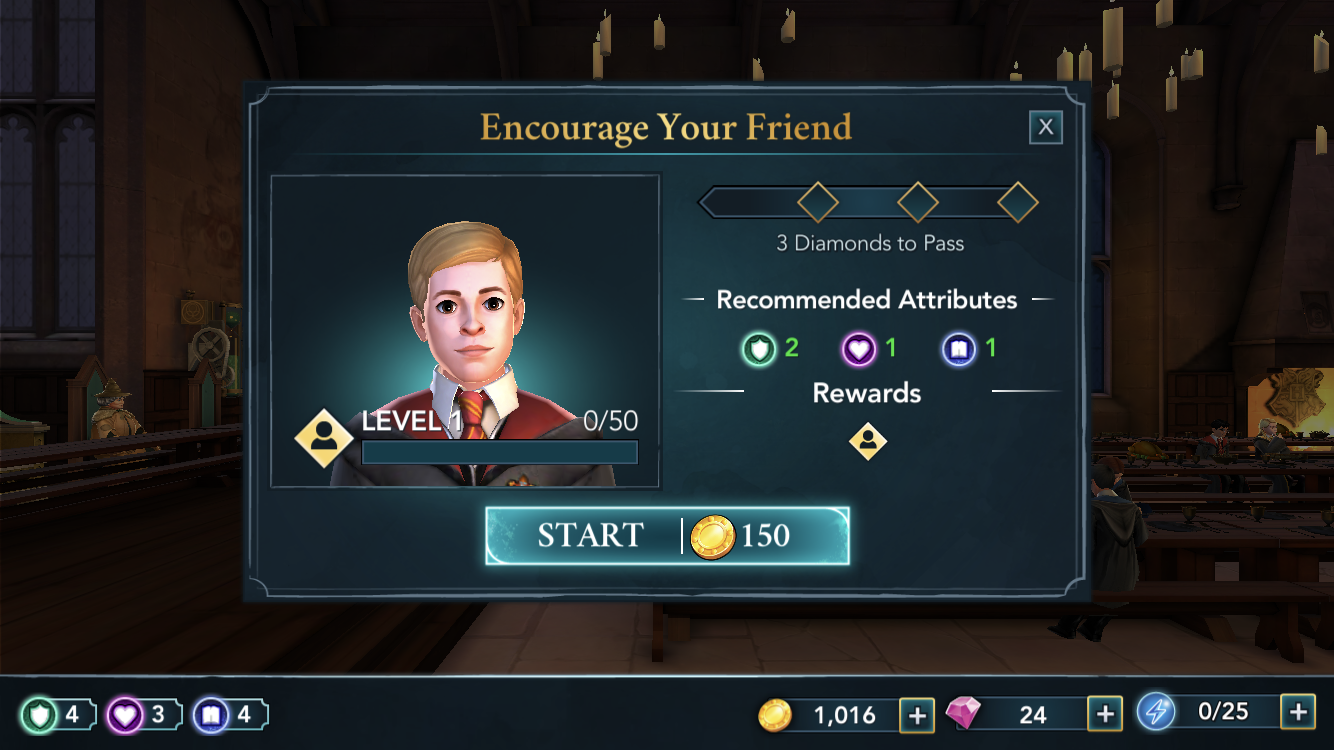Close the Encourage Your Friend dialog
Viewport: 1334px width, 750px height.
1045,127
